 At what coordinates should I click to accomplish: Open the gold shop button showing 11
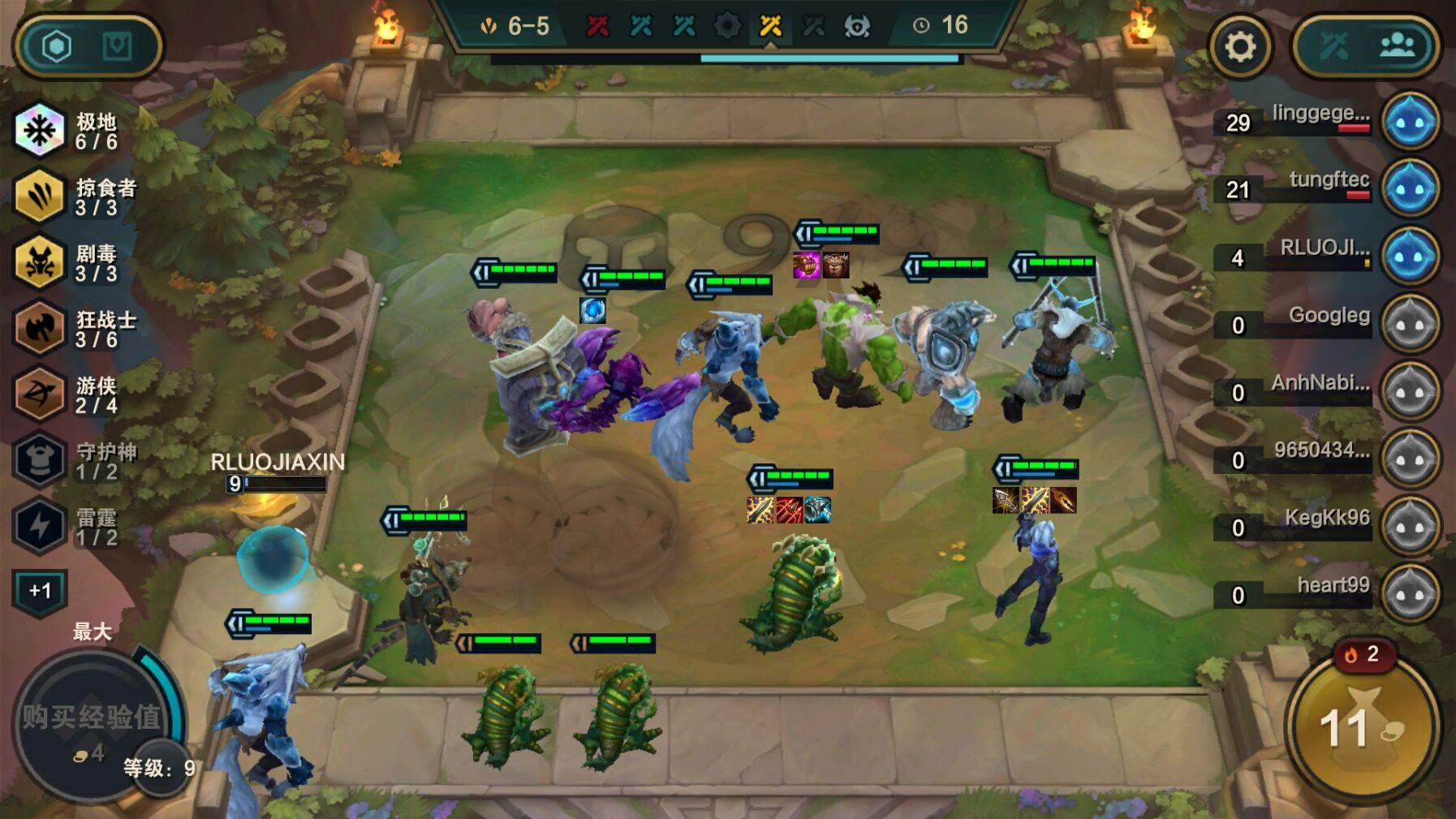point(1362,728)
